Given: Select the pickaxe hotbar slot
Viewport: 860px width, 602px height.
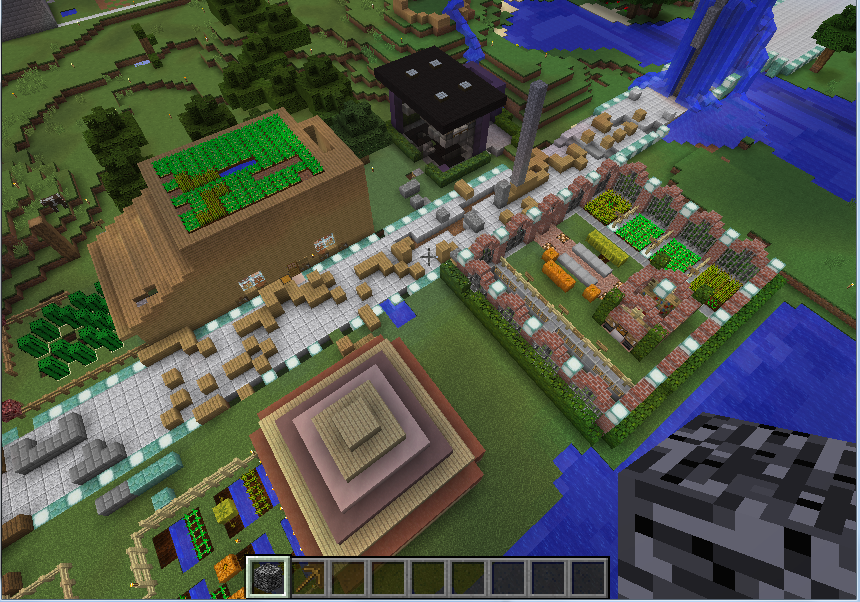Looking at the screenshot, I should click(309, 577).
